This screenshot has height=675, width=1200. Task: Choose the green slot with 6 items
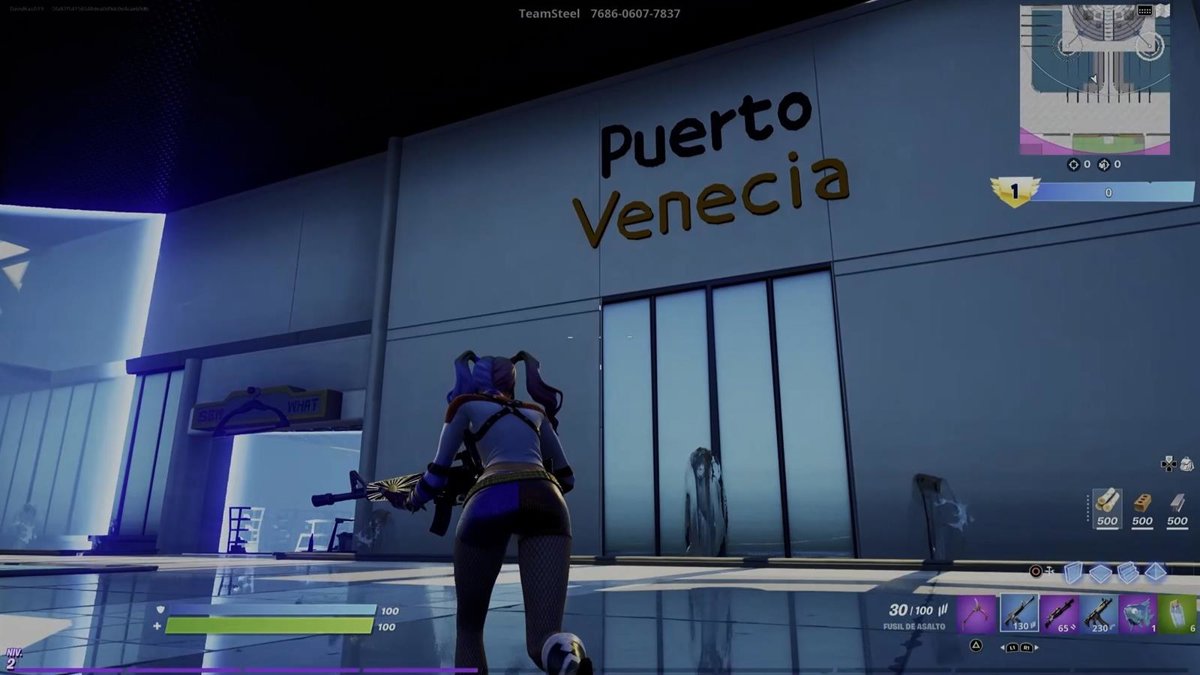point(1178,613)
